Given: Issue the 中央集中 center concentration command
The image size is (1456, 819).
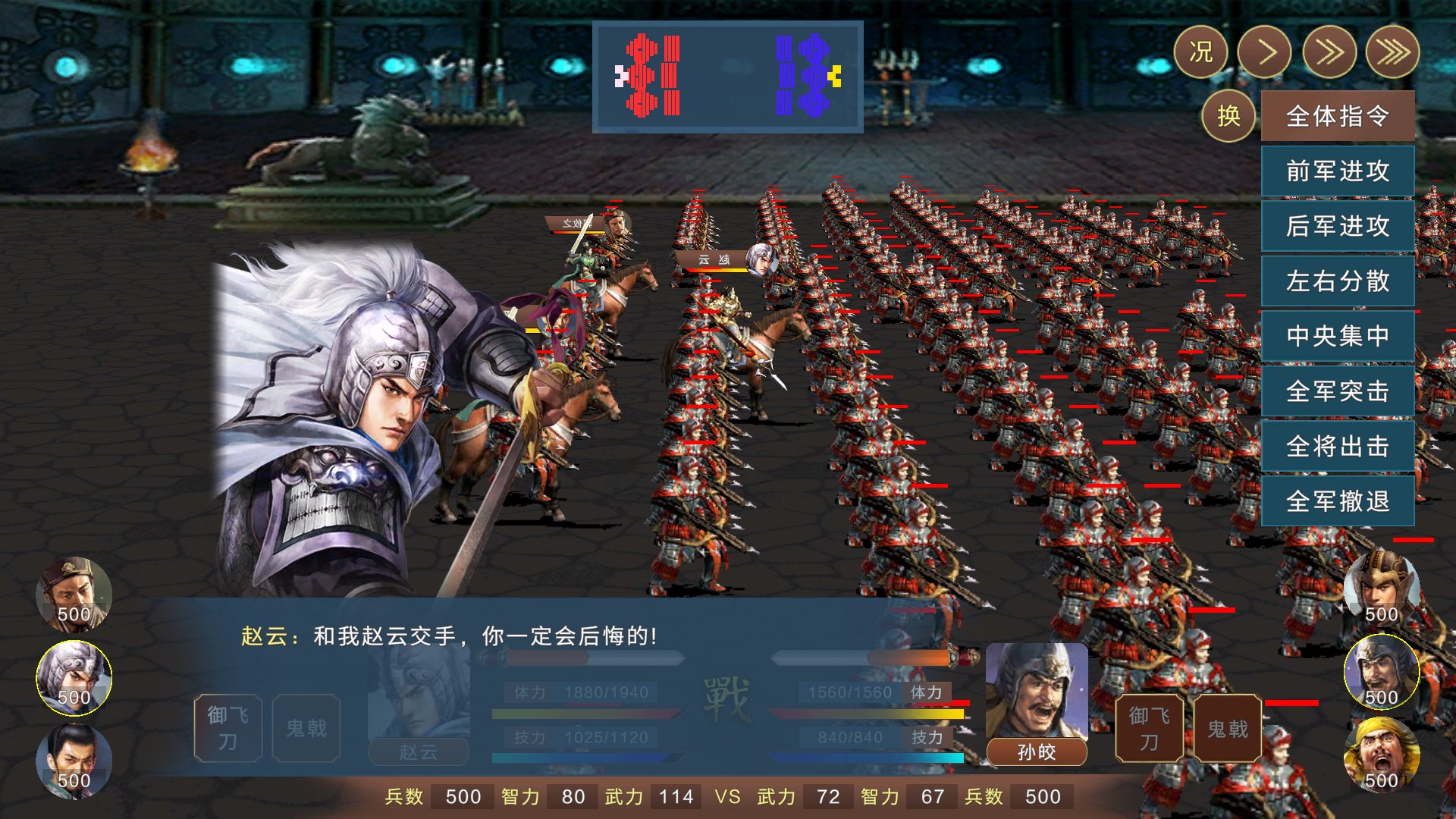Looking at the screenshot, I should [x=1337, y=336].
